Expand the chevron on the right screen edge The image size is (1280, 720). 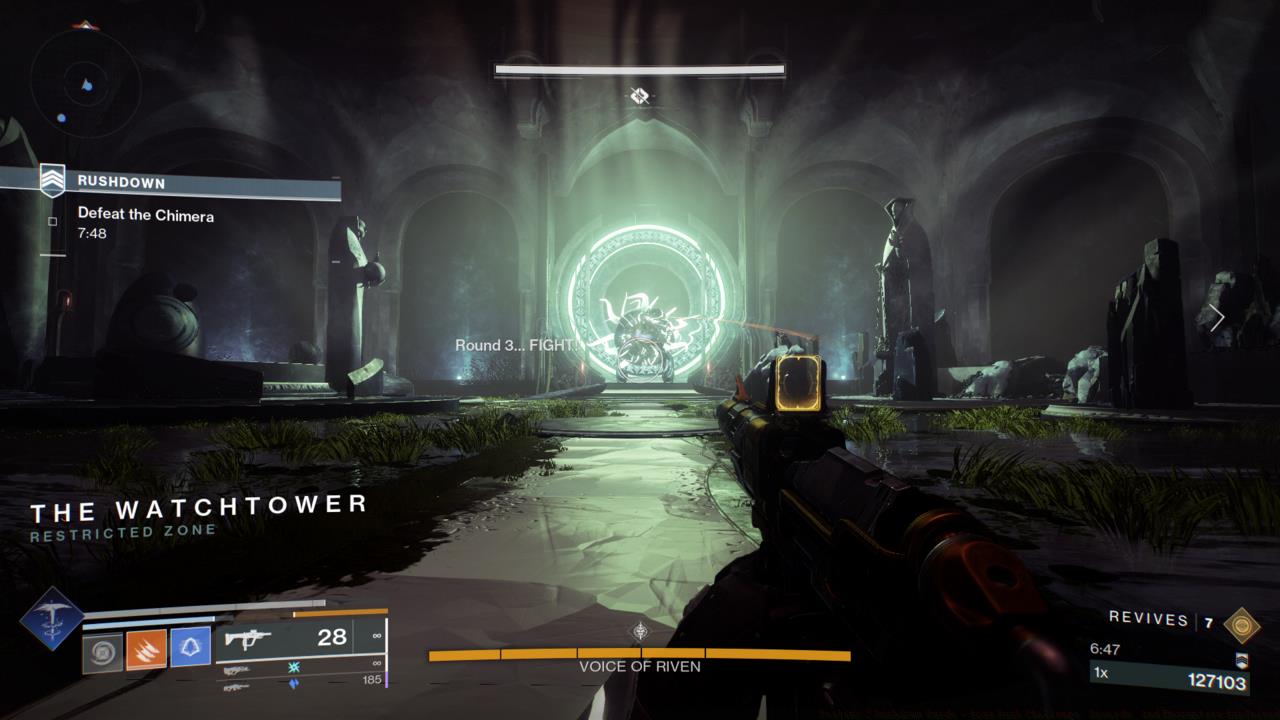tap(1218, 317)
